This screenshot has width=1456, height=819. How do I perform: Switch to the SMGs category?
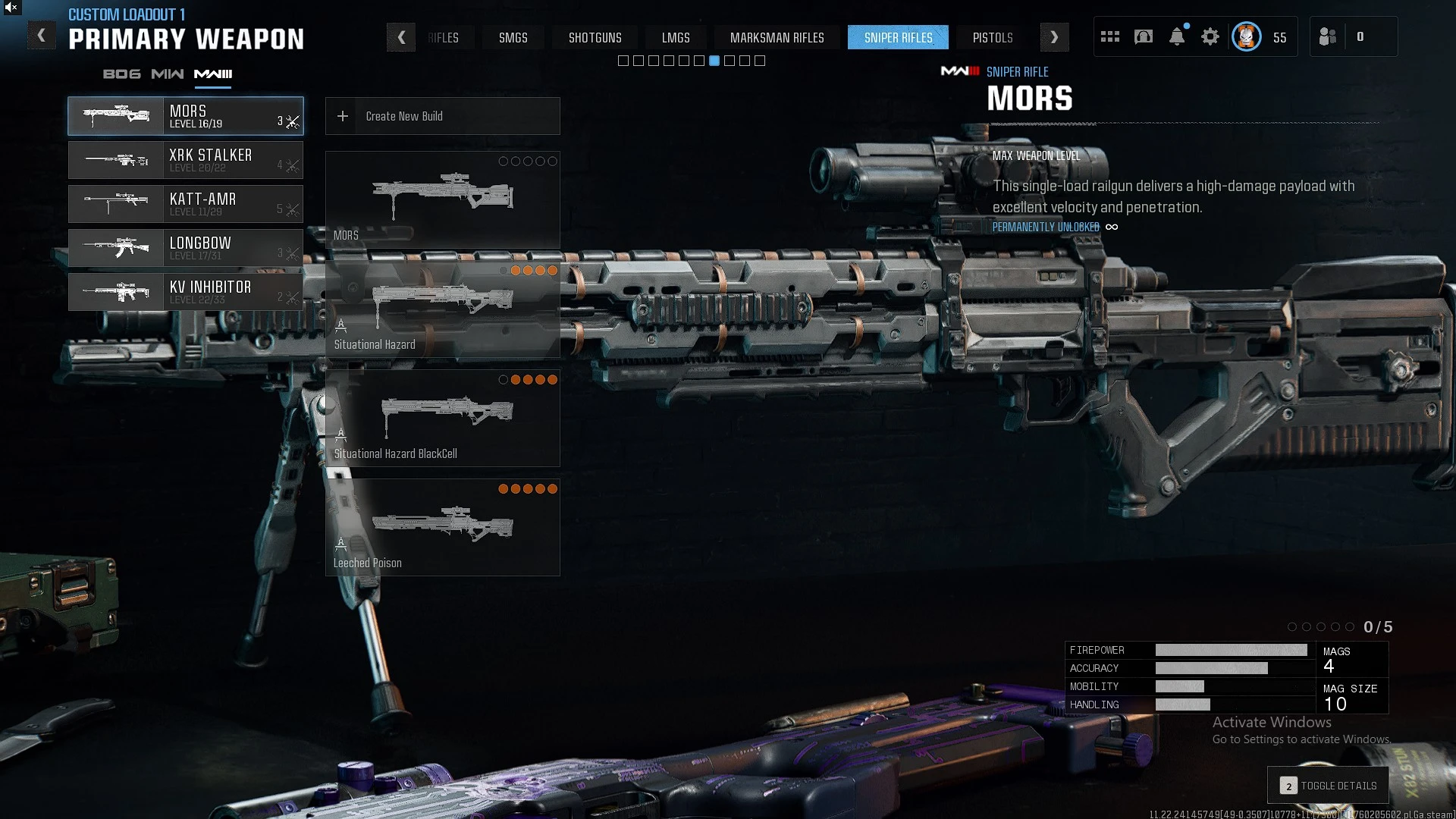click(513, 38)
